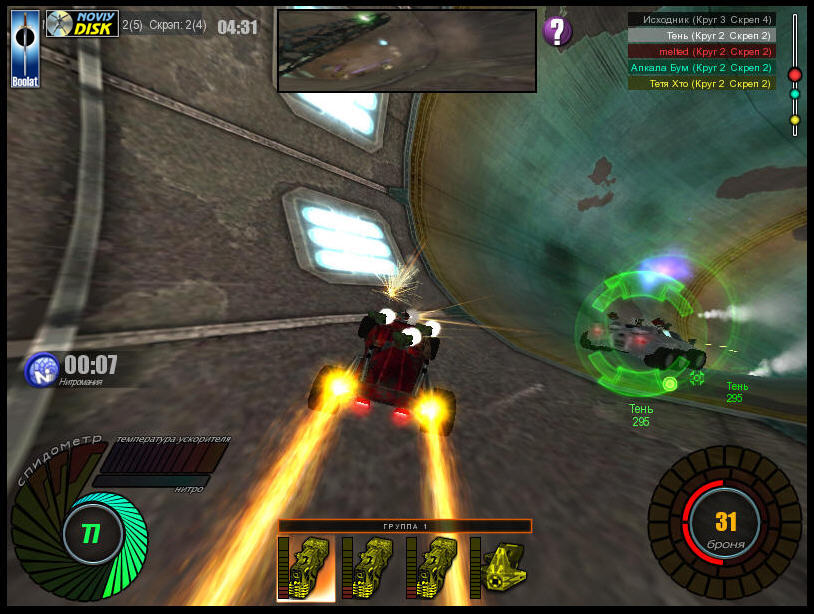
Task: Select the highlighted first weapon slot
Action: (x=305, y=568)
